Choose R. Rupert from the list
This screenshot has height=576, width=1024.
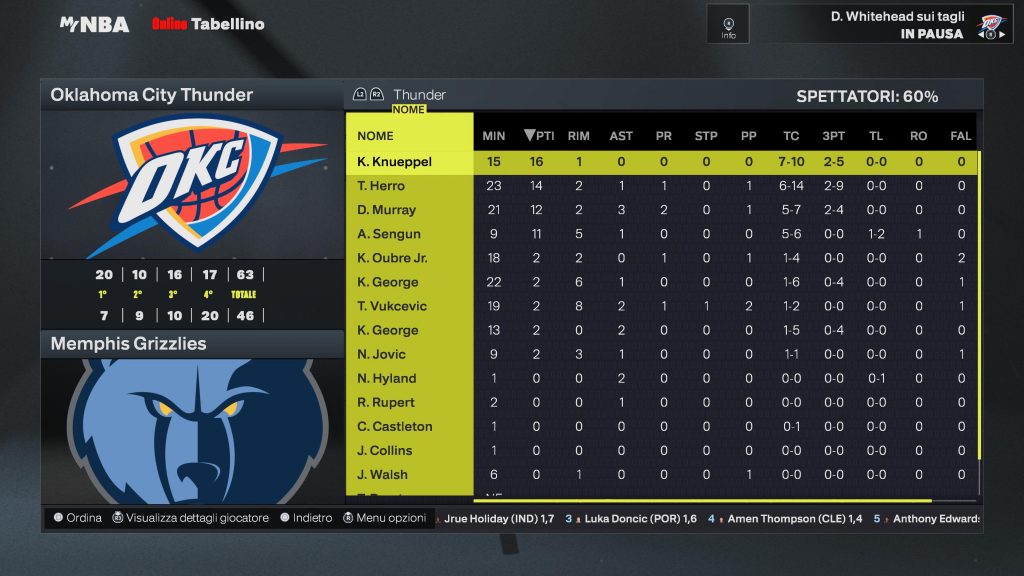coord(386,402)
